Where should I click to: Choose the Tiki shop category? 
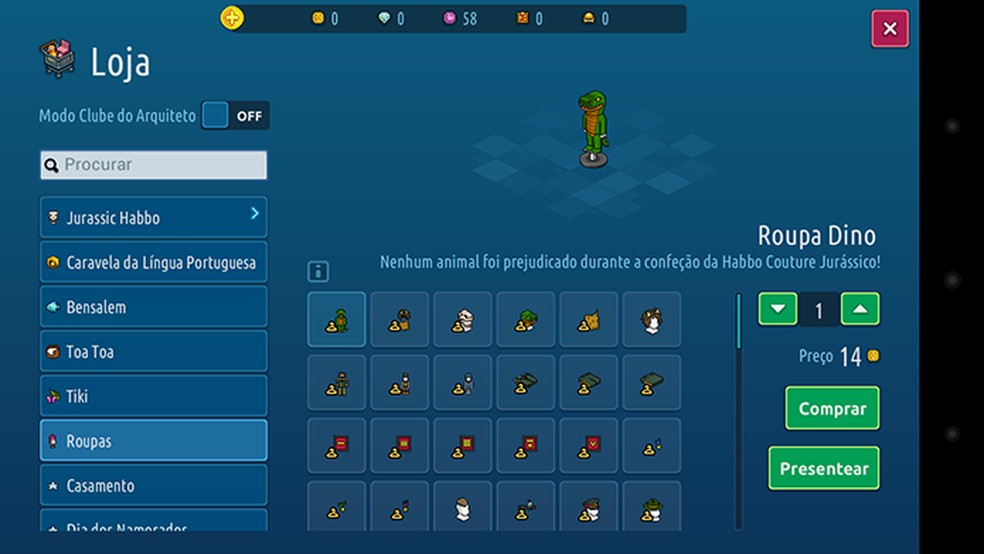tap(153, 396)
